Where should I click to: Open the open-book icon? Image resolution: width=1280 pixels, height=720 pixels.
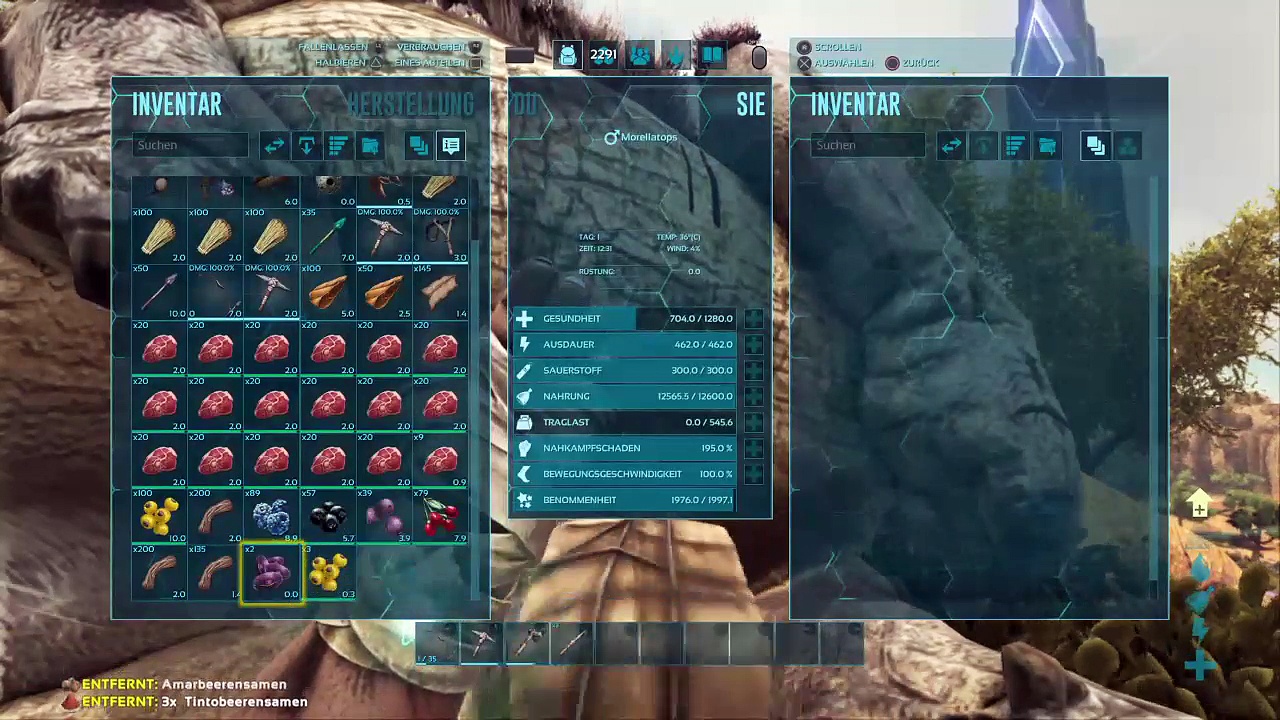pyautogui.click(x=712, y=56)
